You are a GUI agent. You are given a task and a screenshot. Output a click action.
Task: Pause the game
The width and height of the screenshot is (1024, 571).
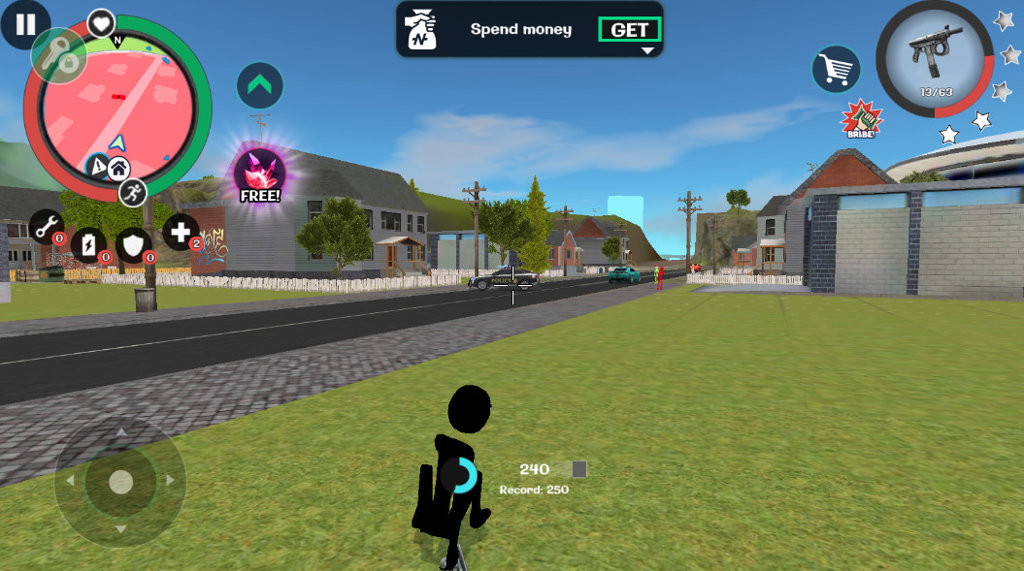coord(25,24)
